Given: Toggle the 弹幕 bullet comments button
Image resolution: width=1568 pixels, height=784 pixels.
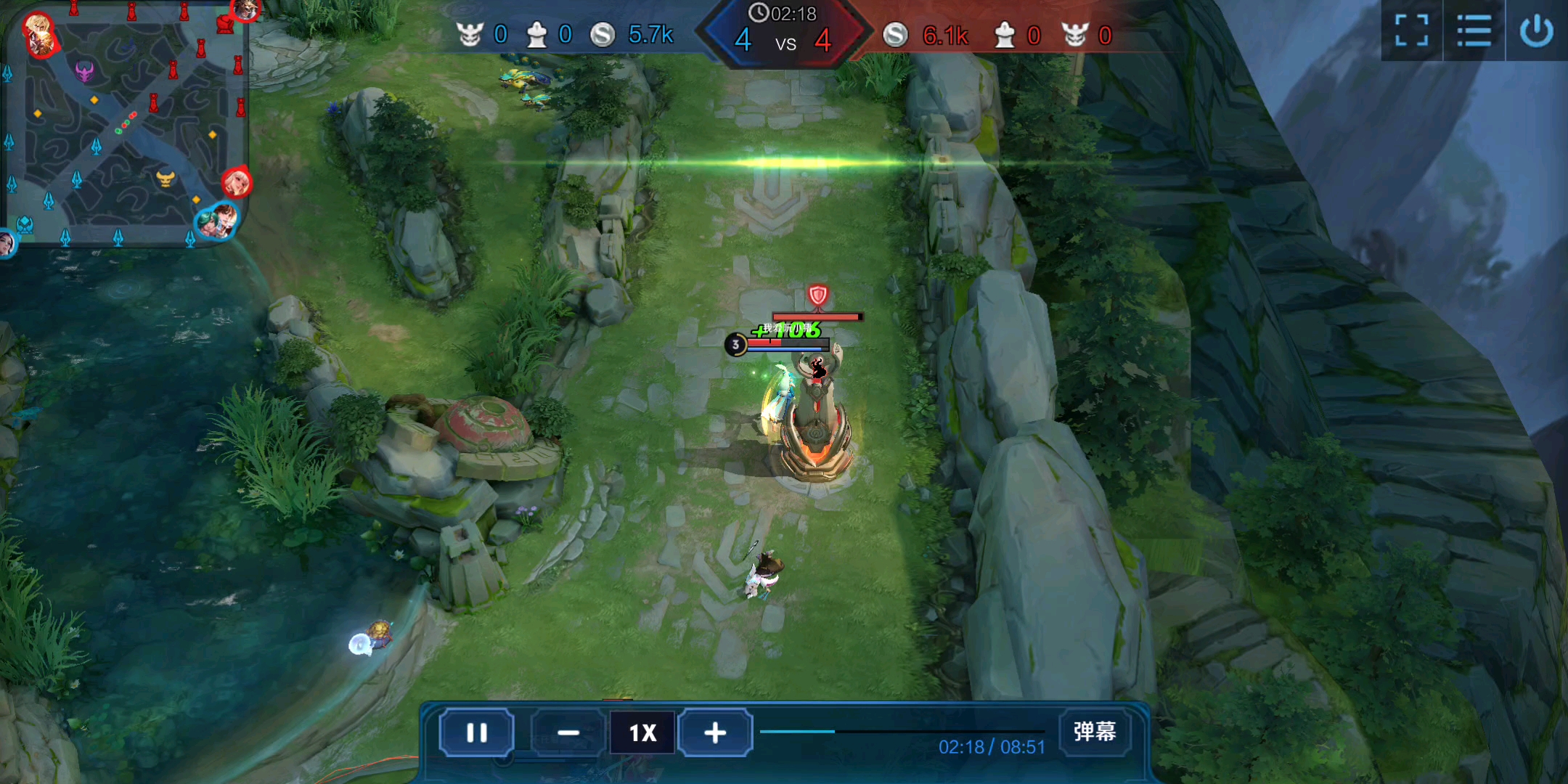Looking at the screenshot, I should click(1094, 731).
